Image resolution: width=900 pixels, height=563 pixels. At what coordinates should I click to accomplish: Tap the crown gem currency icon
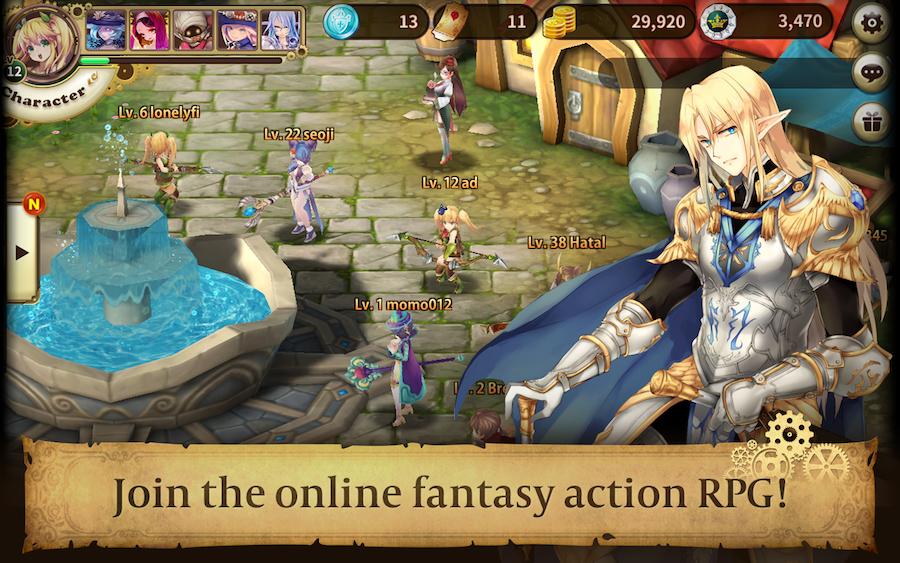click(718, 22)
